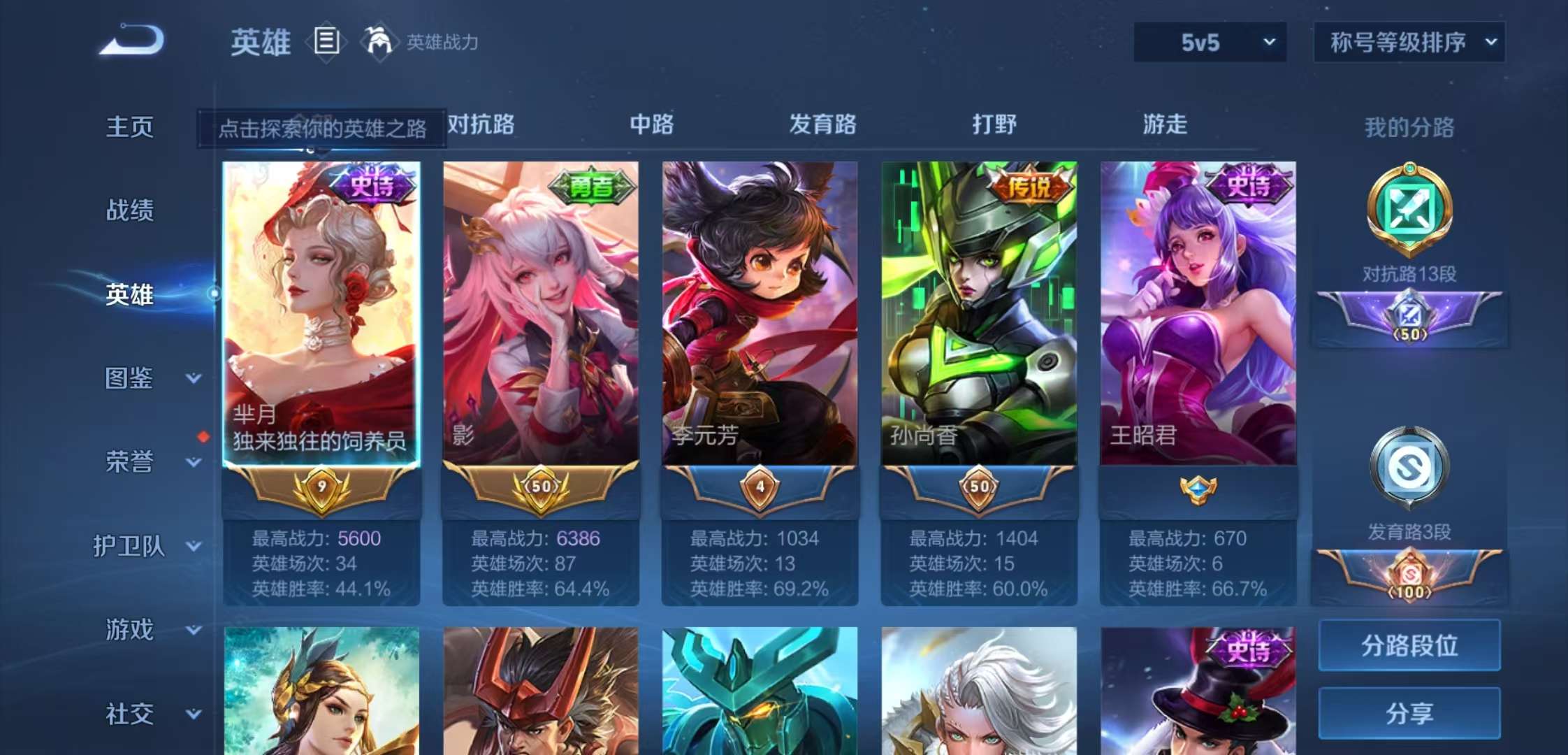Image resolution: width=1568 pixels, height=755 pixels.
Task: Select the 史诗 quality badge on 芈月's card
Action: tap(372, 183)
